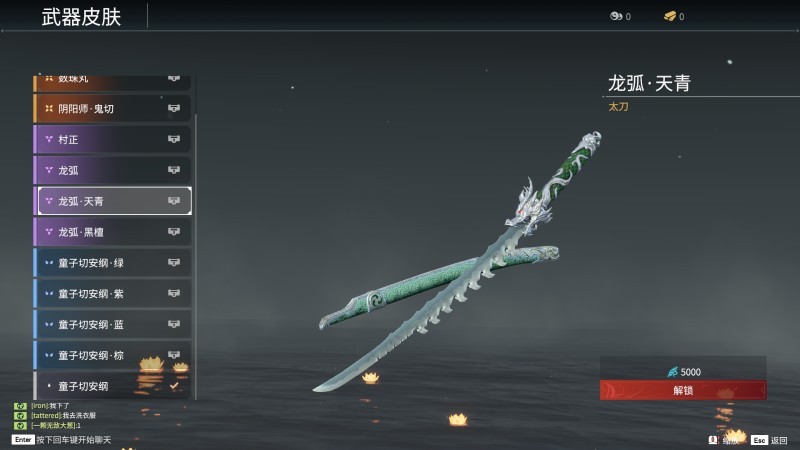The height and width of the screenshot is (450, 800).
Task: Pick the 龙弧·黑檀 skin
Action: click(x=112, y=232)
